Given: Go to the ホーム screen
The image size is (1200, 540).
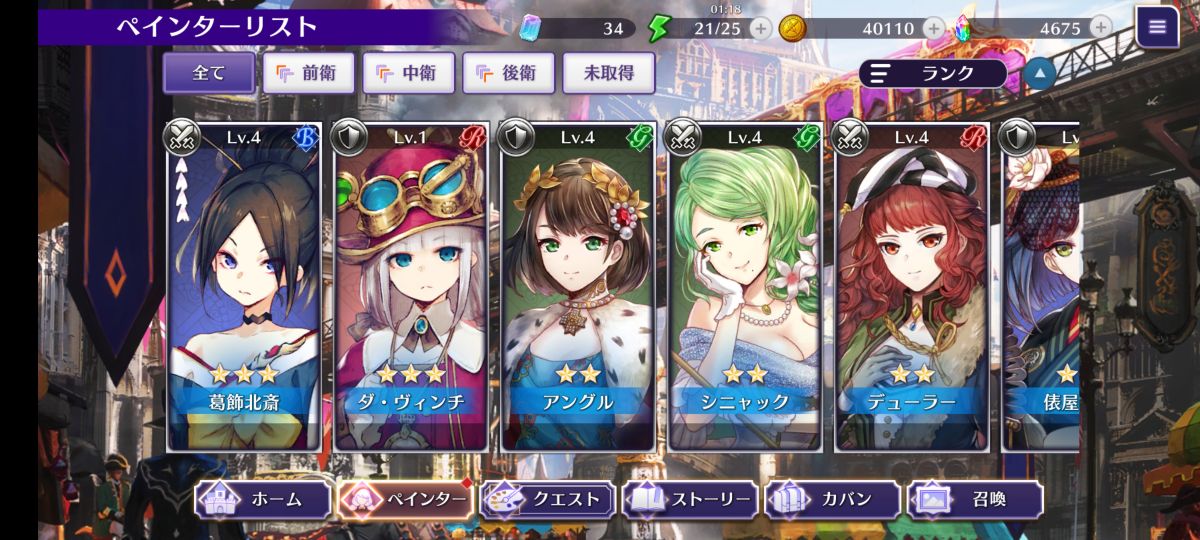Looking at the screenshot, I should (263, 499).
